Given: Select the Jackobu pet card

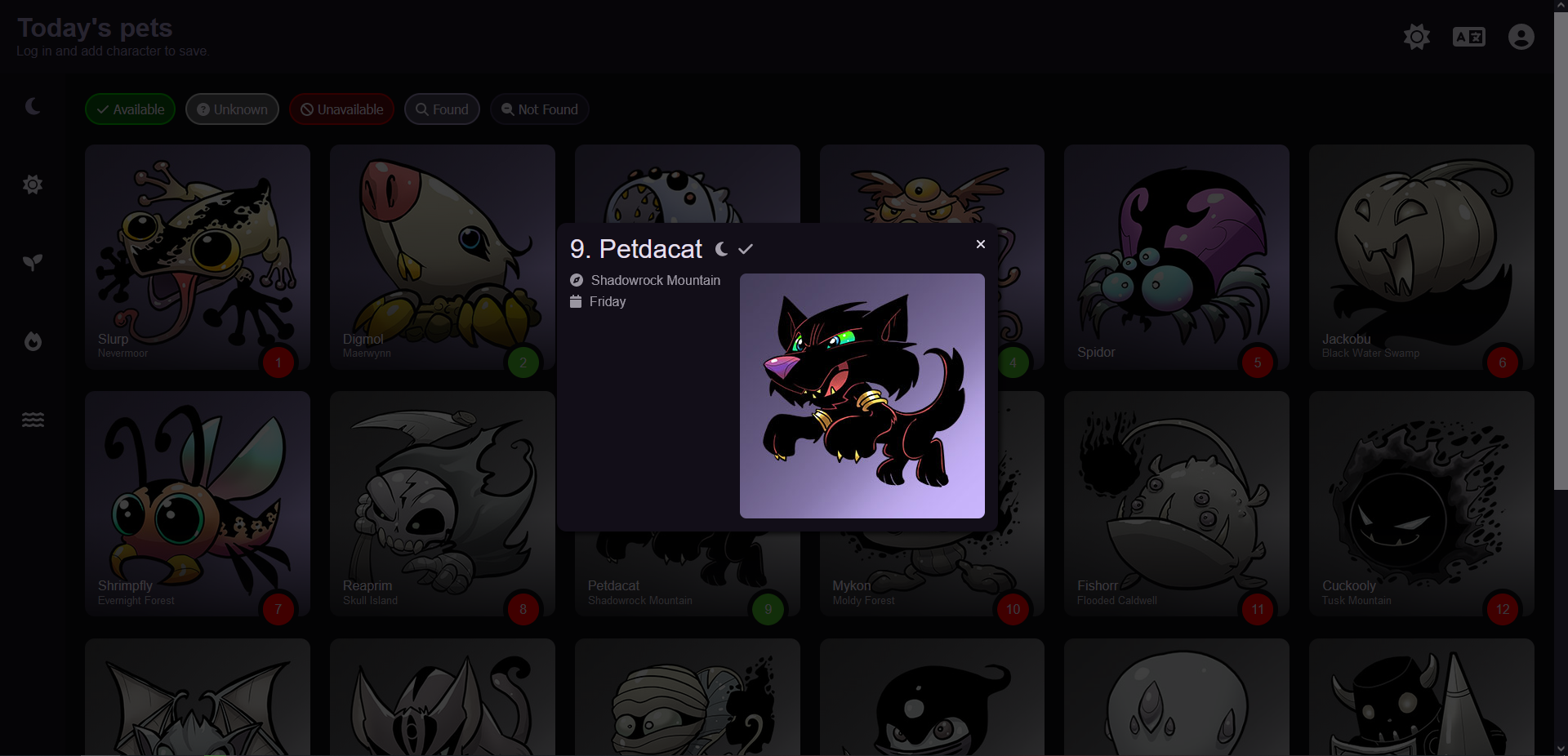Looking at the screenshot, I should (1421, 257).
